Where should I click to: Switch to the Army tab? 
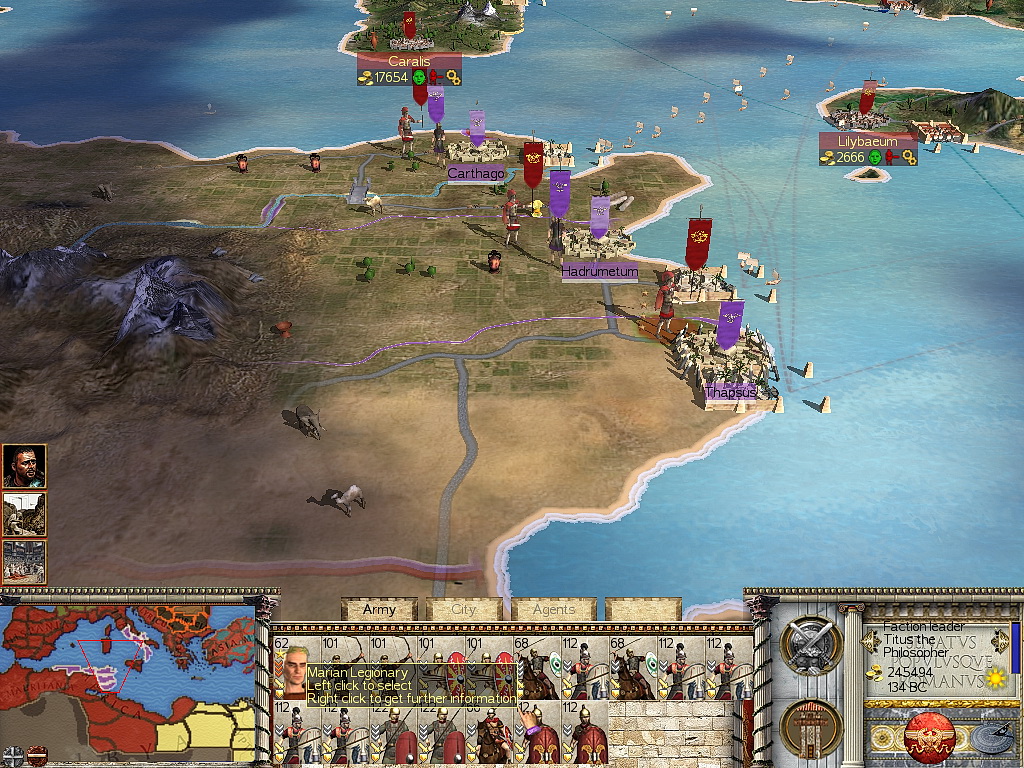pos(379,609)
